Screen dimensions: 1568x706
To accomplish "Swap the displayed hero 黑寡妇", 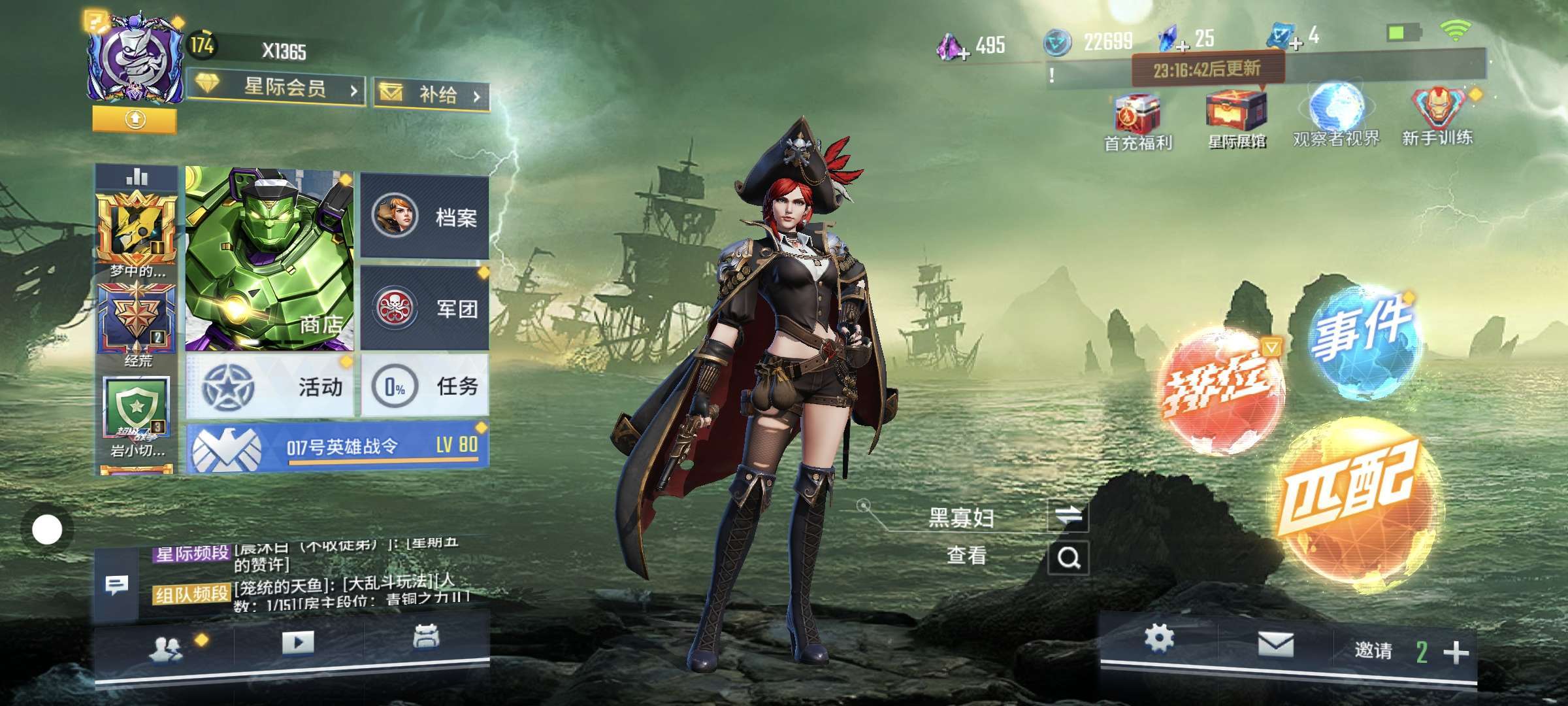I will pyautogui.click(x=1068, y=516).
